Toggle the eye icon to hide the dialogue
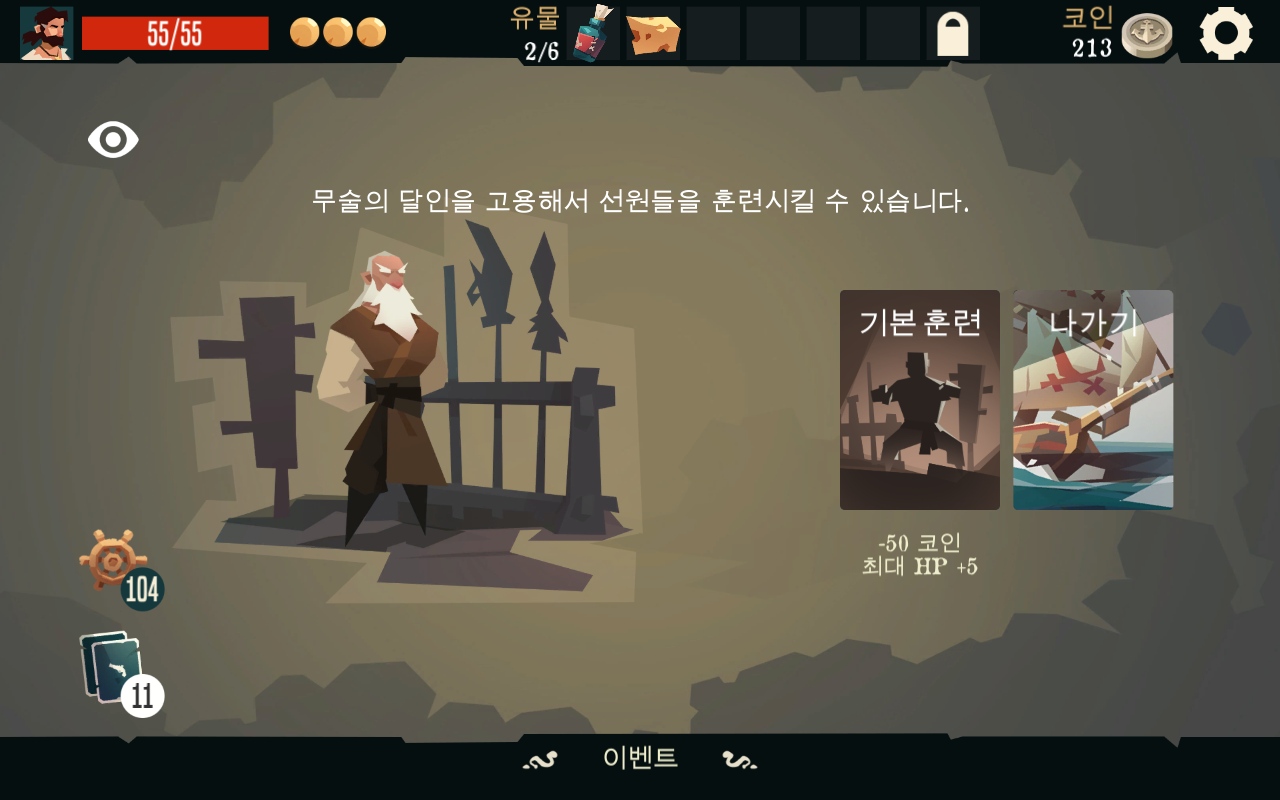 pyautogui.click(x=112, y=140)
